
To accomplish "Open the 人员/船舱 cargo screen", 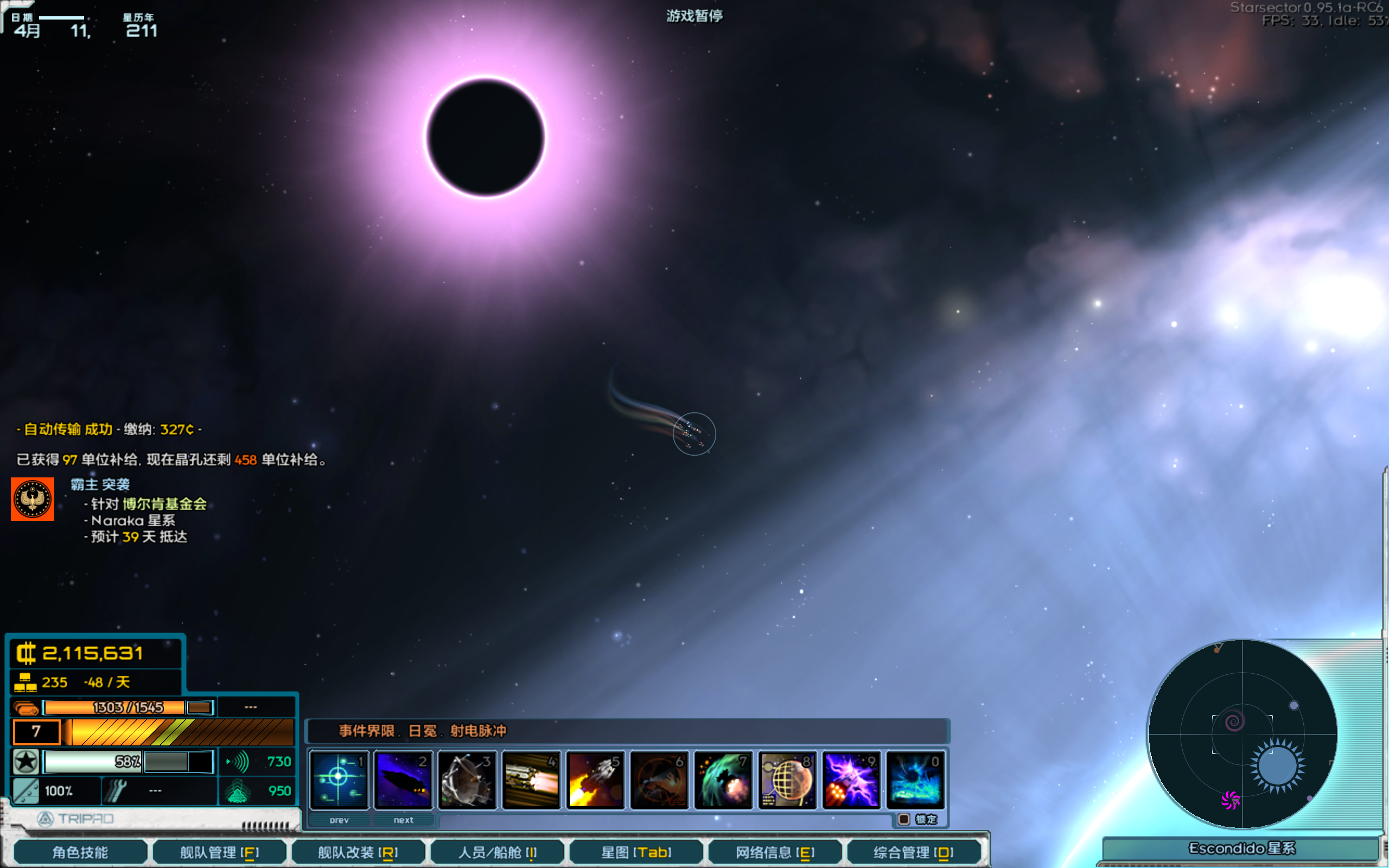I will pyautogui.click(x=497, y=852).
